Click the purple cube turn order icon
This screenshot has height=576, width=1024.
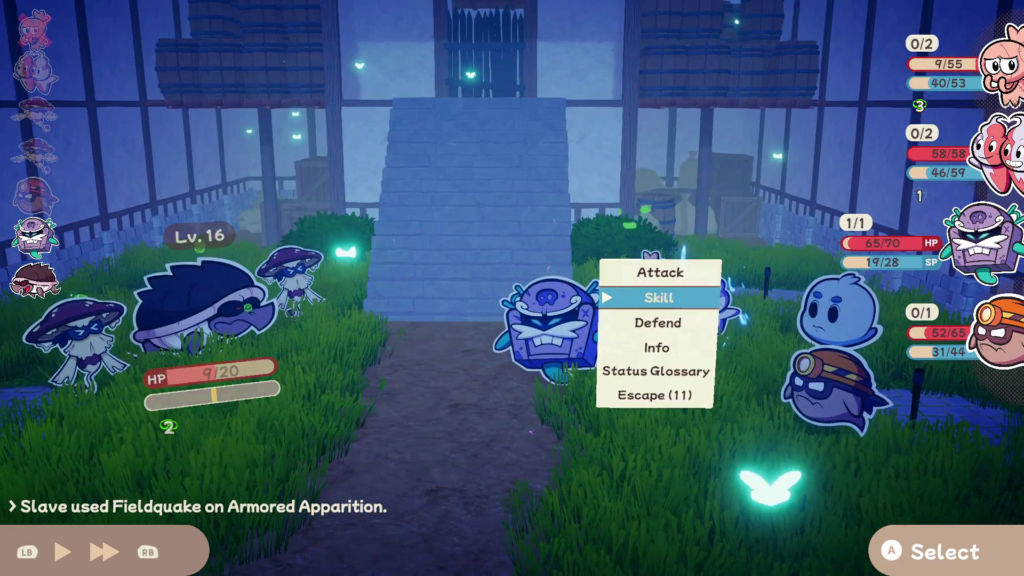click(x=34, y=237)
